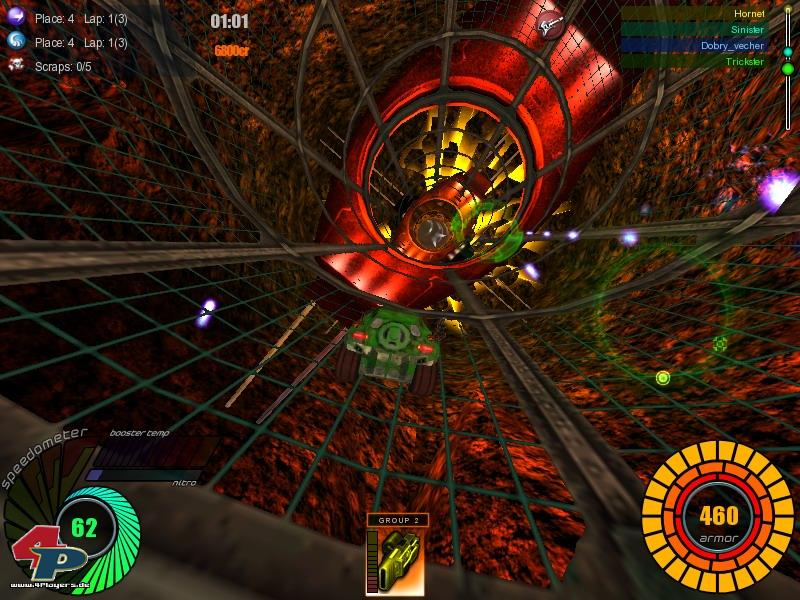Pick Trickster in the racer list
Screen dimensions: 800x600
(744, 62)
